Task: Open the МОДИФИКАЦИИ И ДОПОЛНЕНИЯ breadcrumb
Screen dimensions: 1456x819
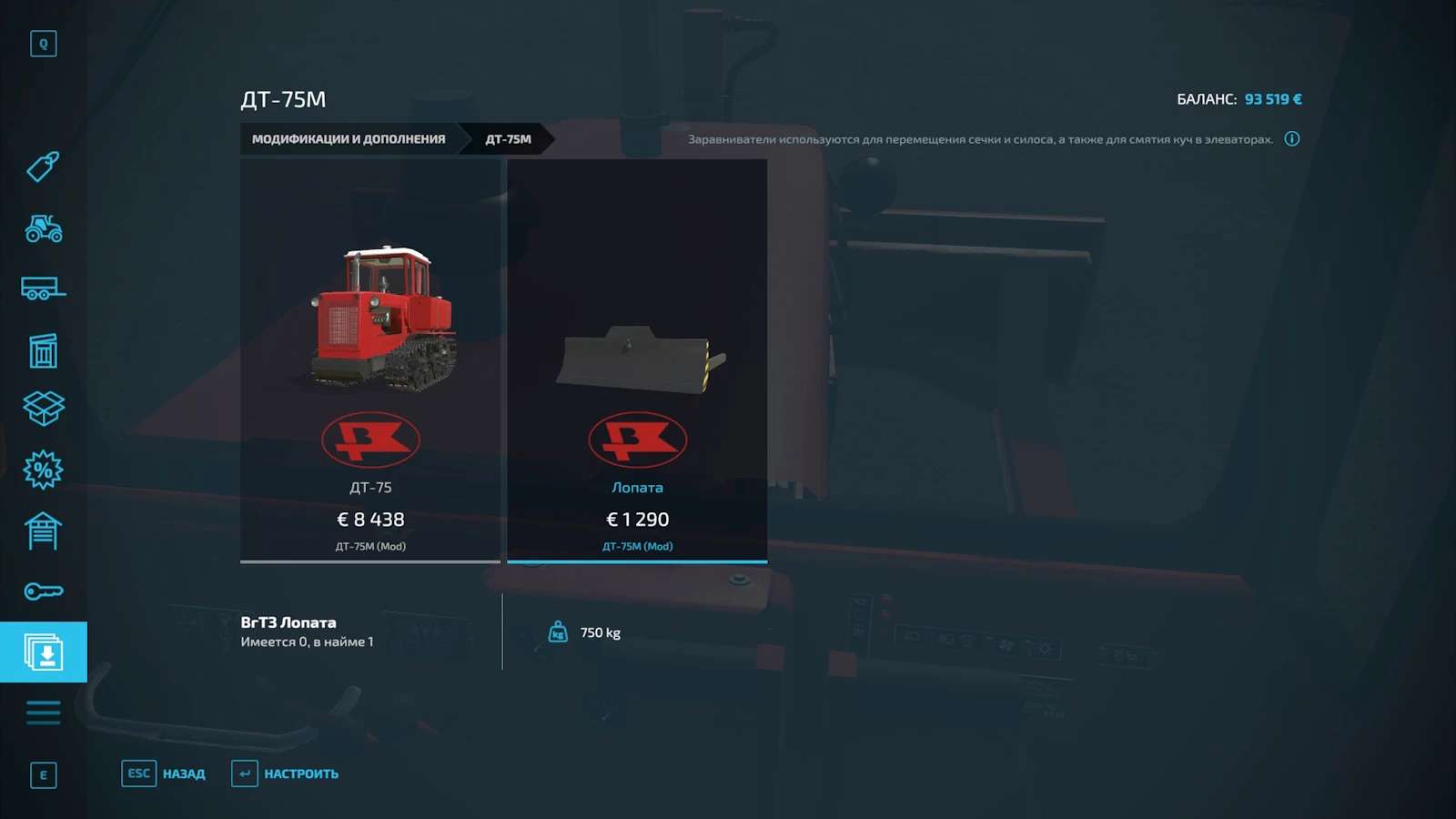Action: [x=349, y=139]
